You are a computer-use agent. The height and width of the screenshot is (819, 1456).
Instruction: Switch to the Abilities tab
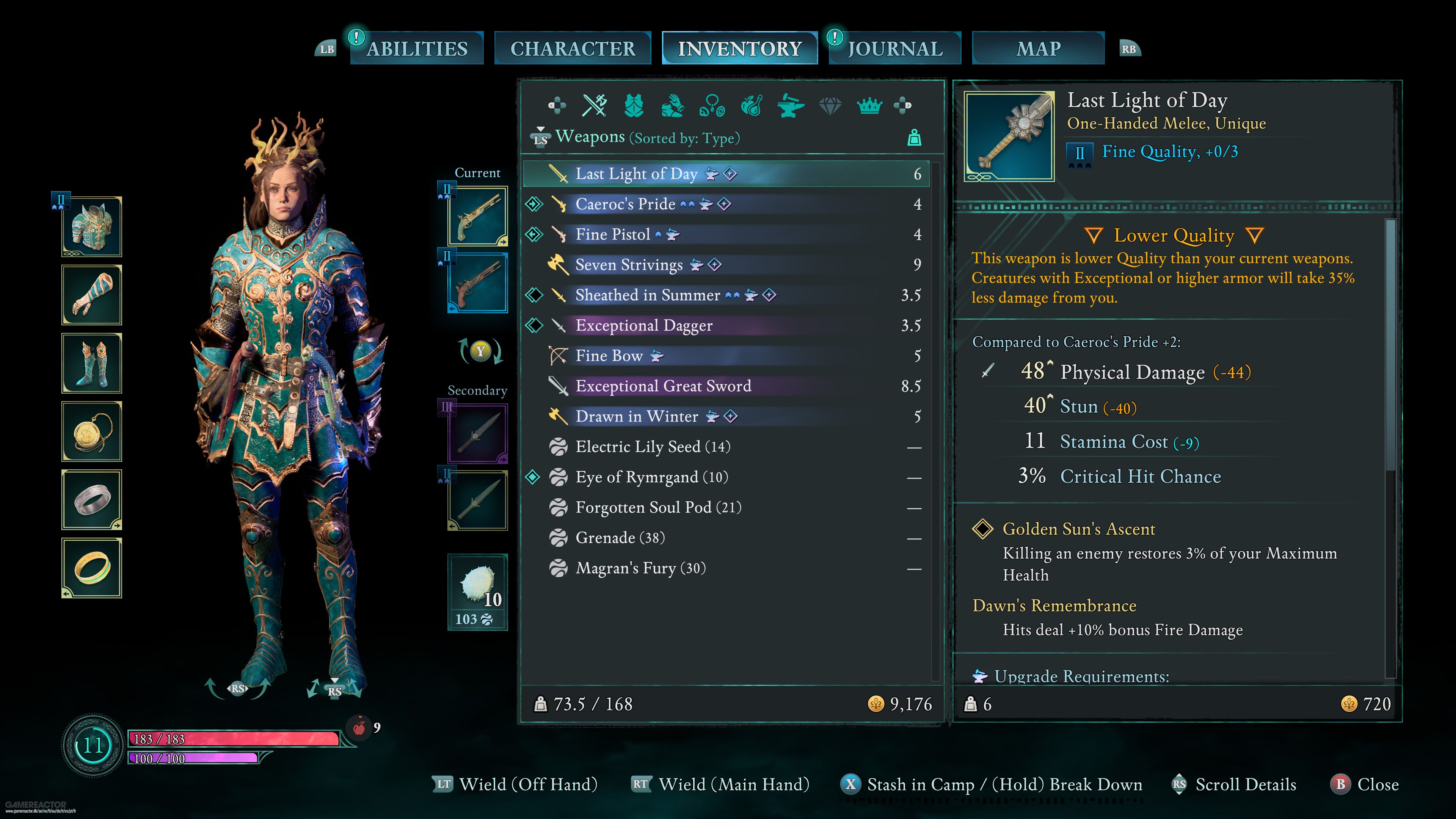coord(417,49)
